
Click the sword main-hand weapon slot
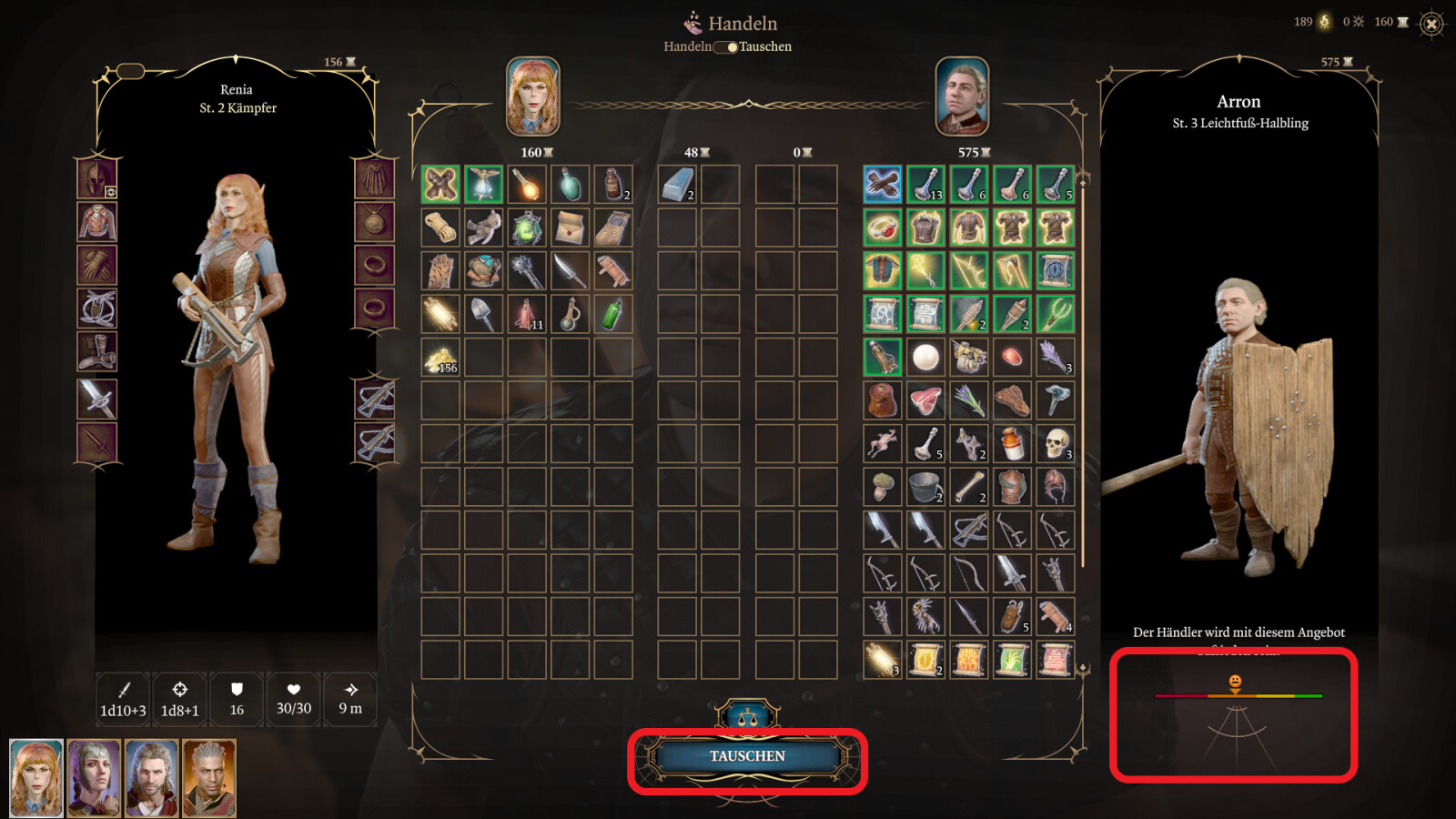click(96, 399)
